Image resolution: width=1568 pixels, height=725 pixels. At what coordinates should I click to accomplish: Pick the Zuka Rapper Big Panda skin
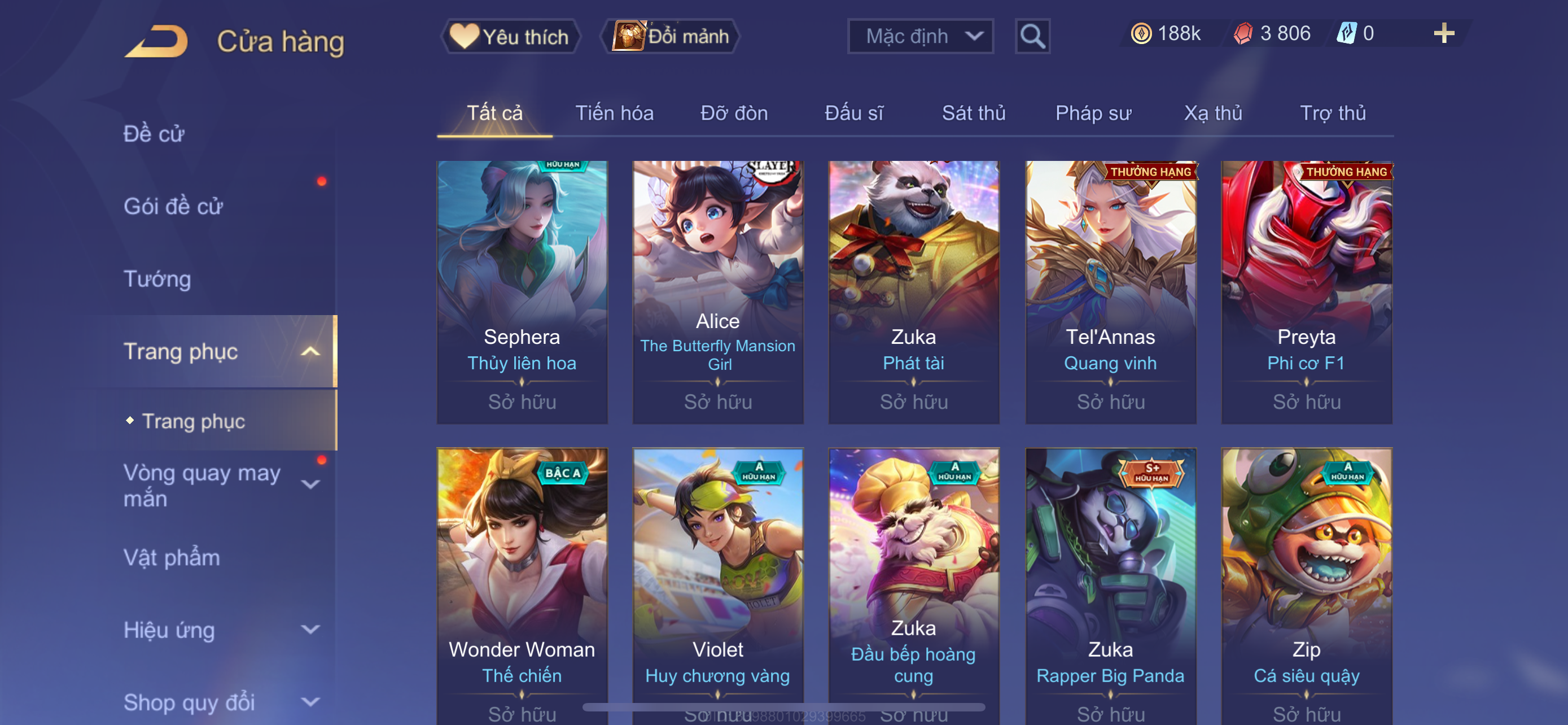point(1110,584)
